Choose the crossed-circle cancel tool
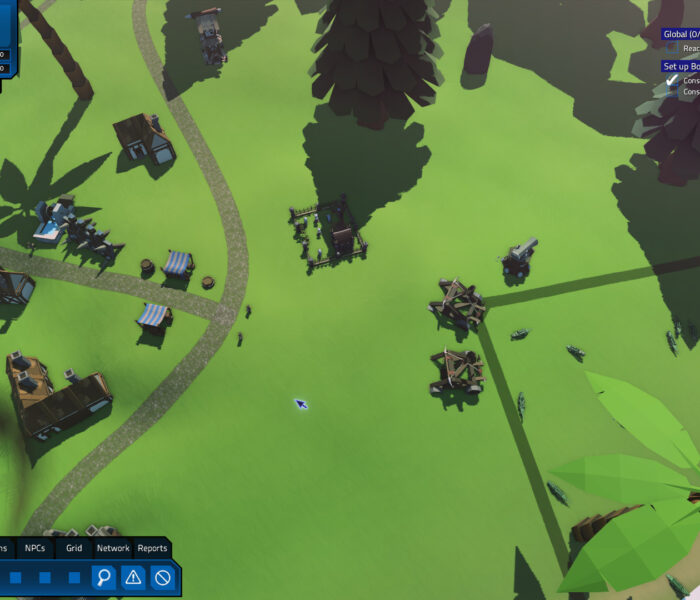700x600 pixels. 162,577
